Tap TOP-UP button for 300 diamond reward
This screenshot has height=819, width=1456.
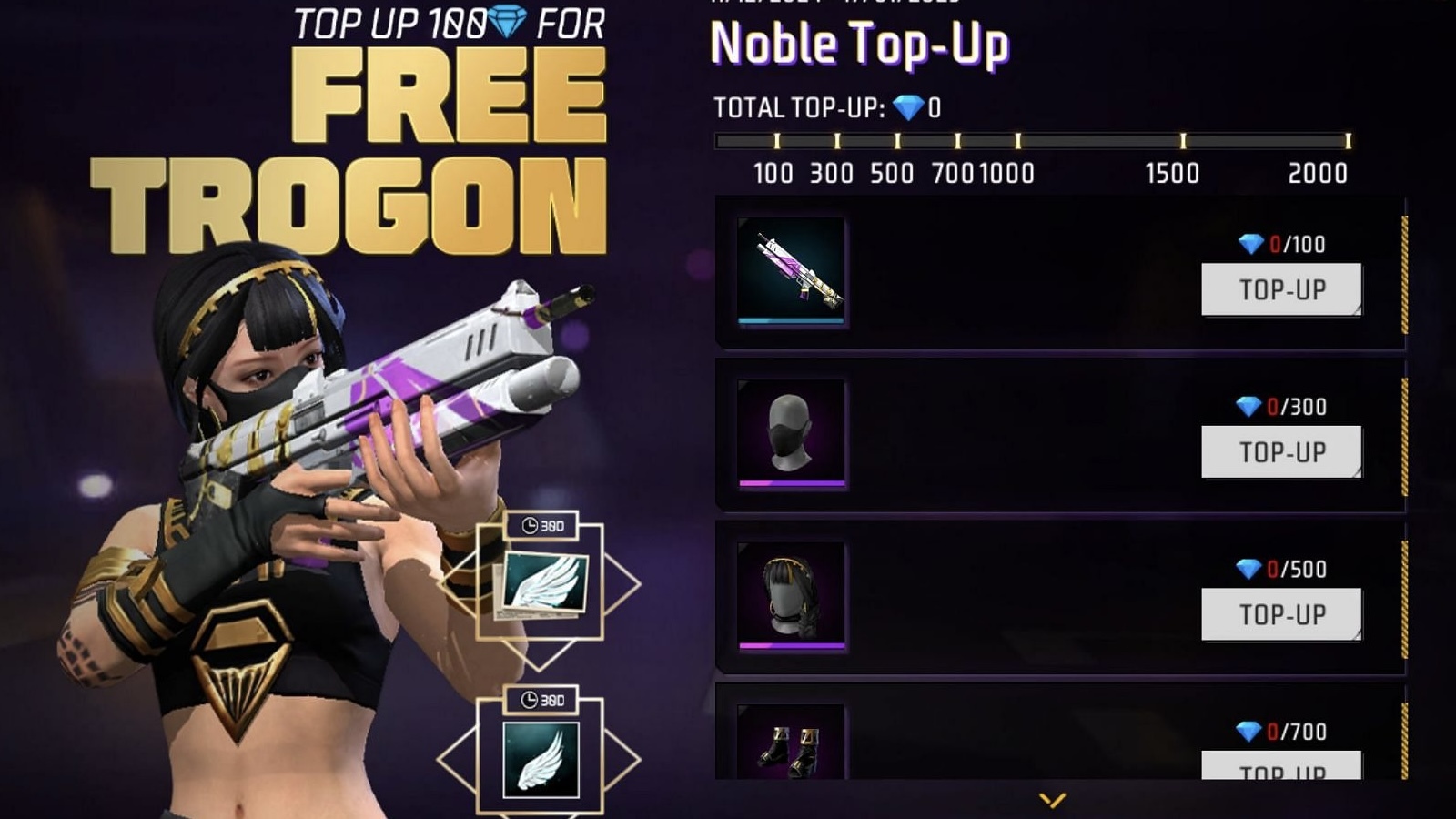coord(1281,451)
